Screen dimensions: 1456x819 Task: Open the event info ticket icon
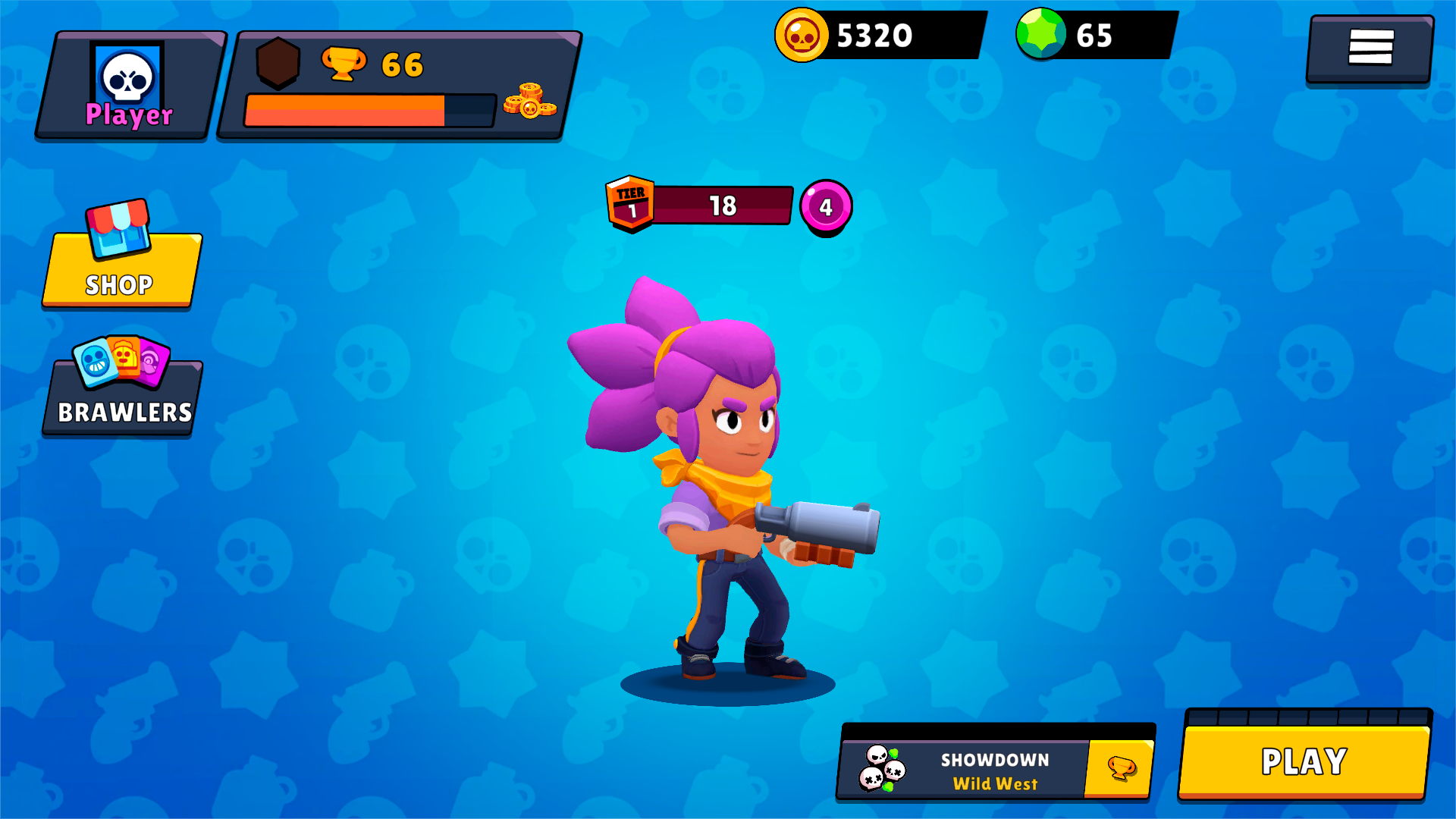coord(1122,766)
